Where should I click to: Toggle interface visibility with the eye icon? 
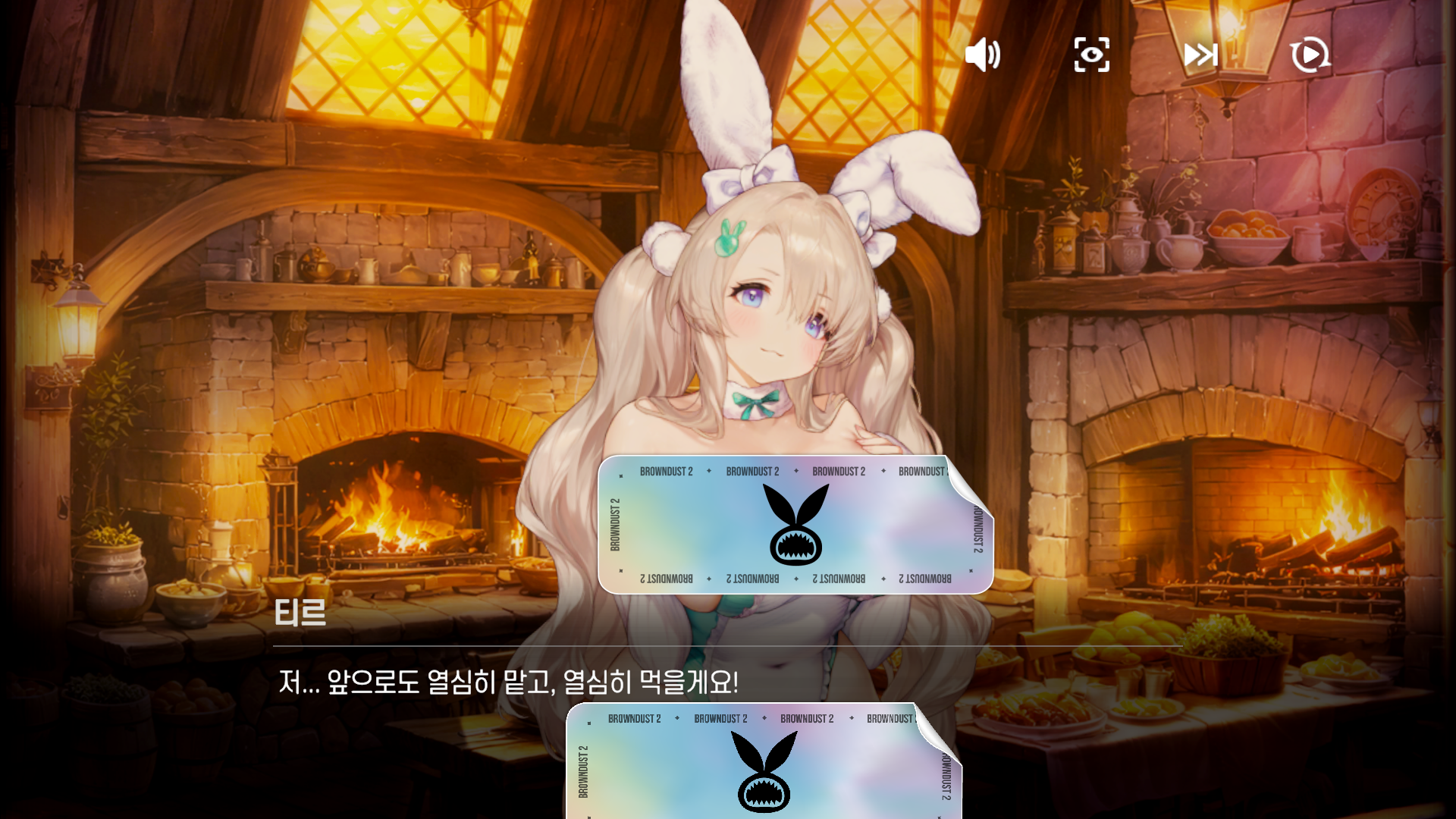click(x=1092, y=55)
